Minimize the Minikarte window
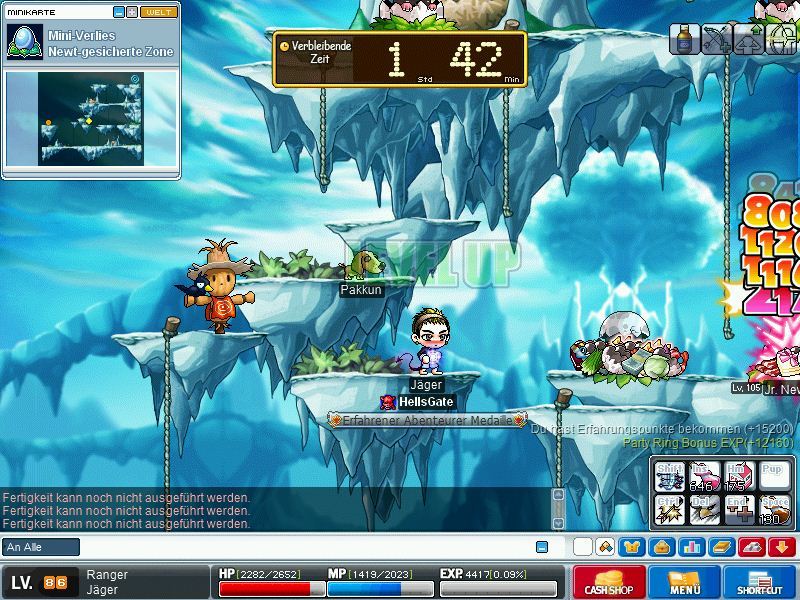 click(119, 12)
